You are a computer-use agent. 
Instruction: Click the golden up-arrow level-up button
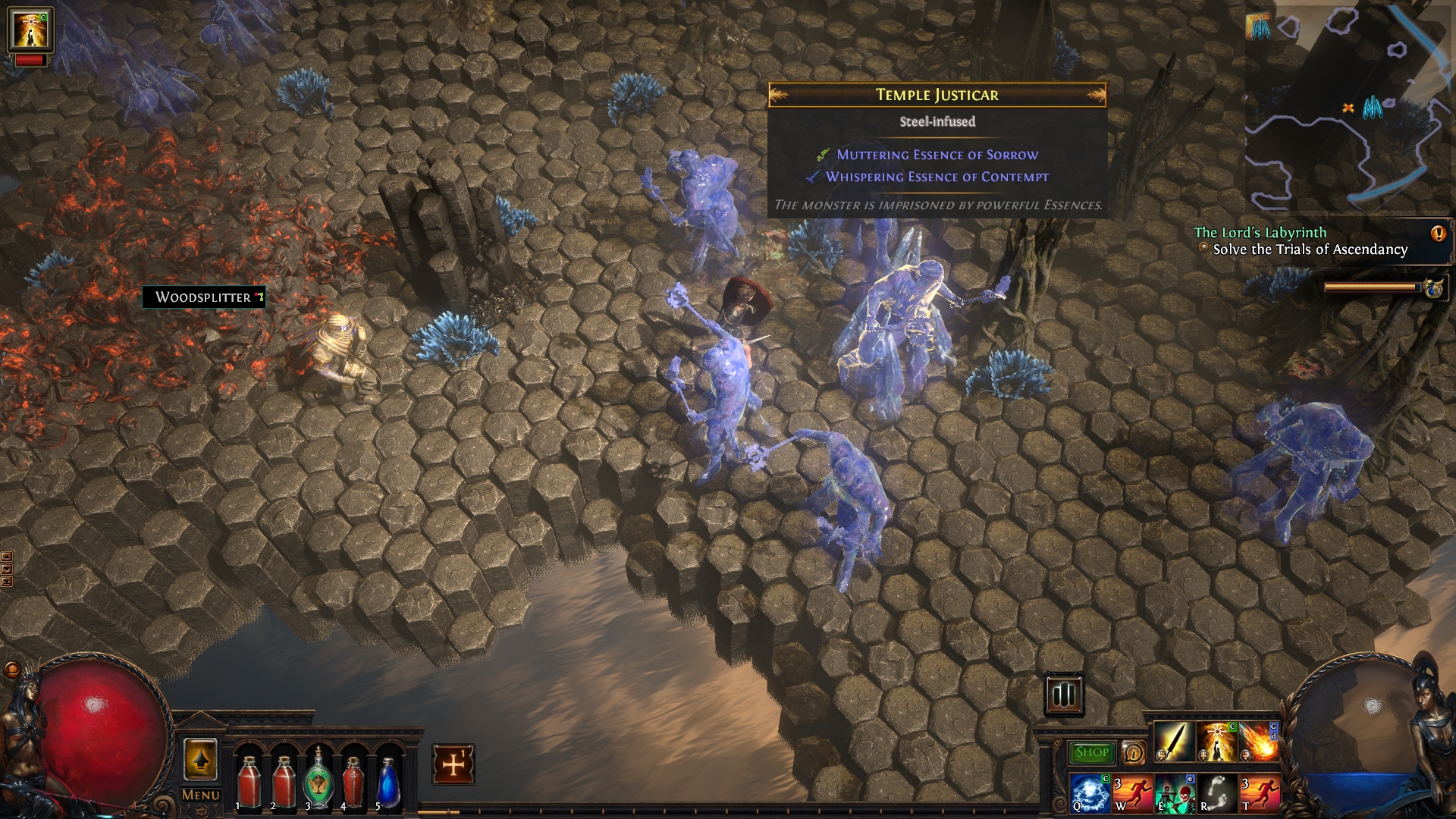pyautogui.click(x=200, y=759)
